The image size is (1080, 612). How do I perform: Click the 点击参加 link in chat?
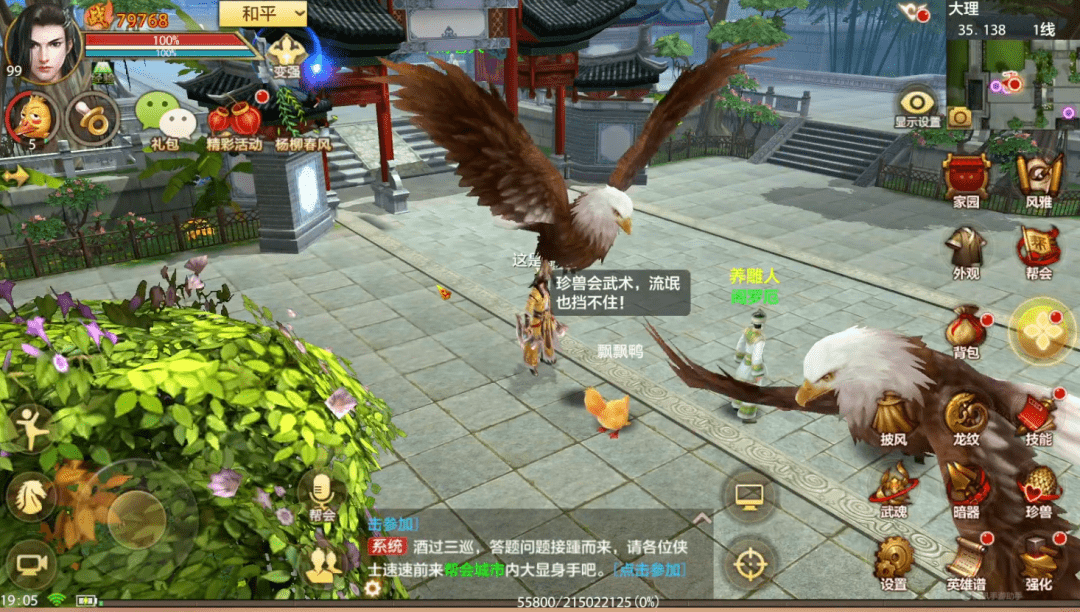tap(651, 569)
